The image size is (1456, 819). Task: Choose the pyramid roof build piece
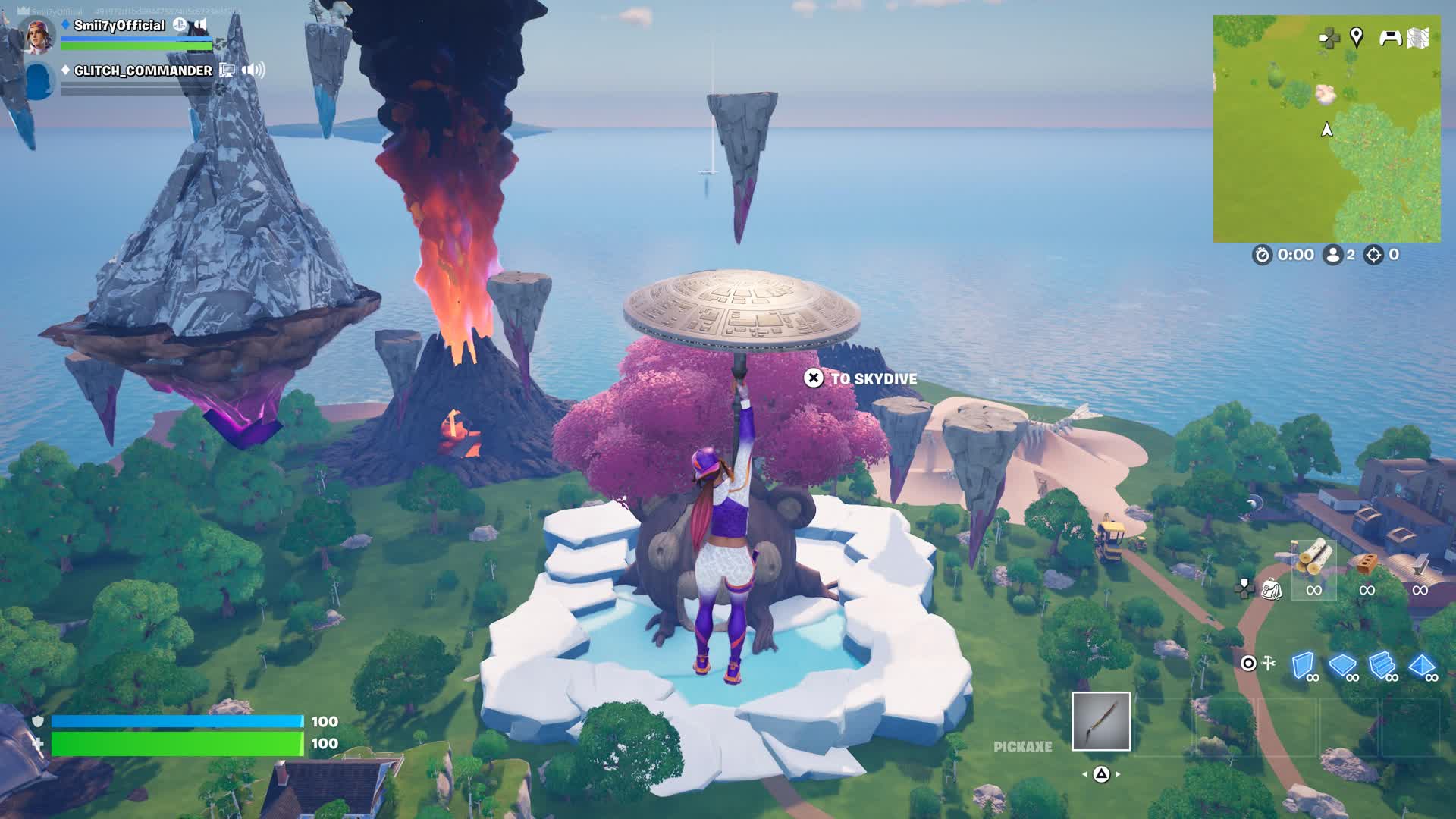point(1421,666)
